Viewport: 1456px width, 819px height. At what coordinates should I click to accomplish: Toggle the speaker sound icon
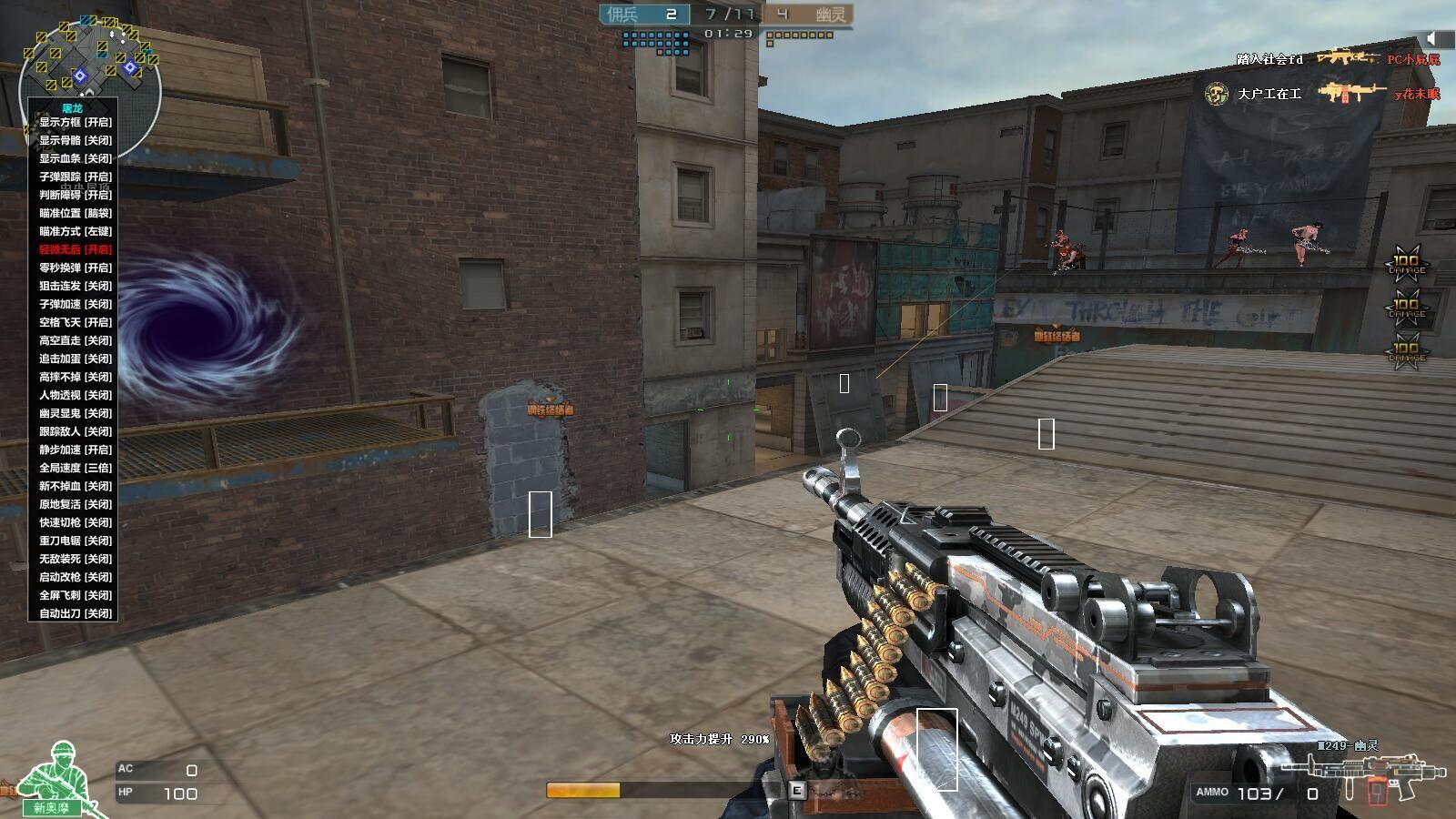pyautogui.click(x=1435, y=37)
